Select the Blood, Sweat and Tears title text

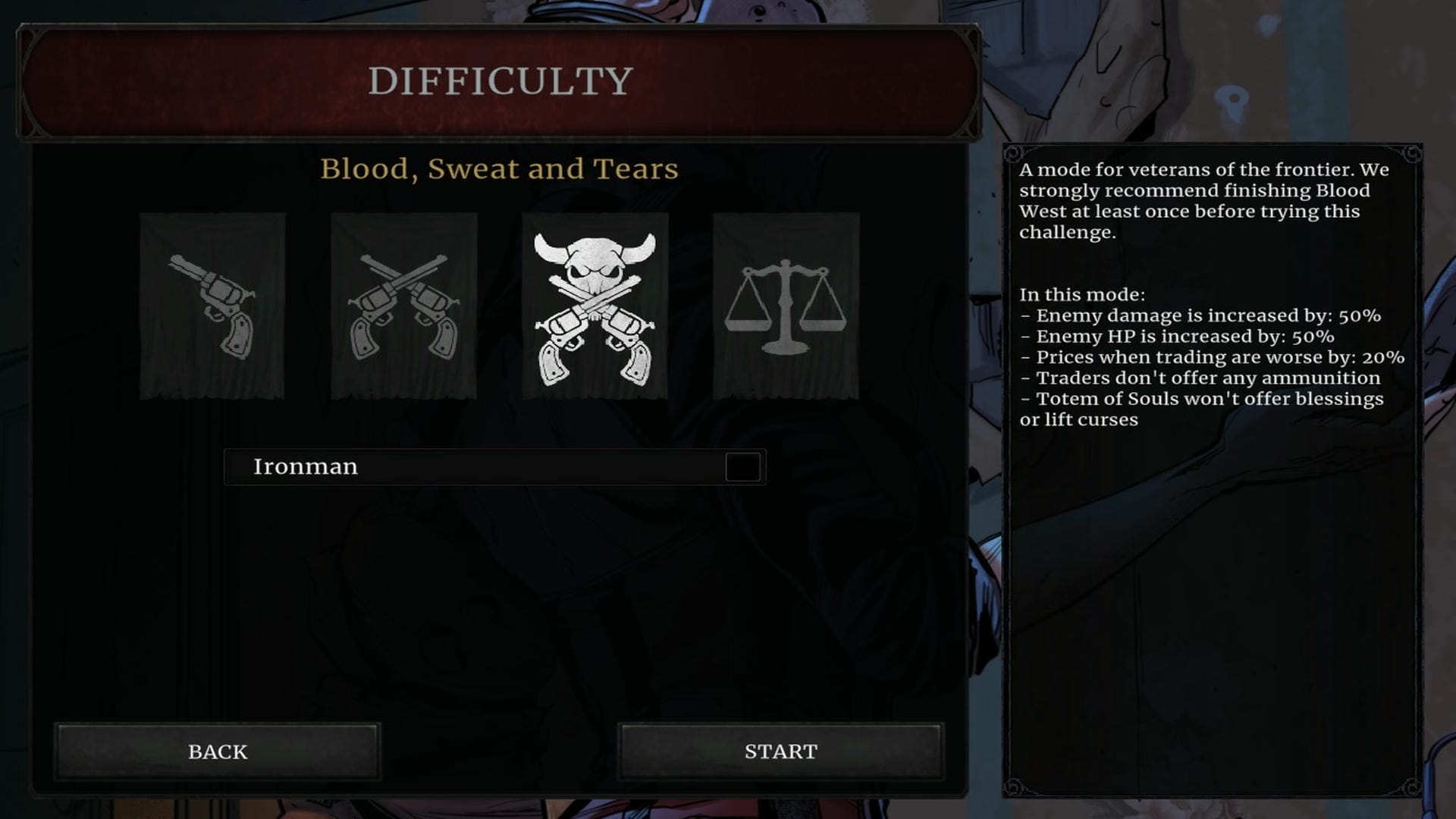pos(500,169)
